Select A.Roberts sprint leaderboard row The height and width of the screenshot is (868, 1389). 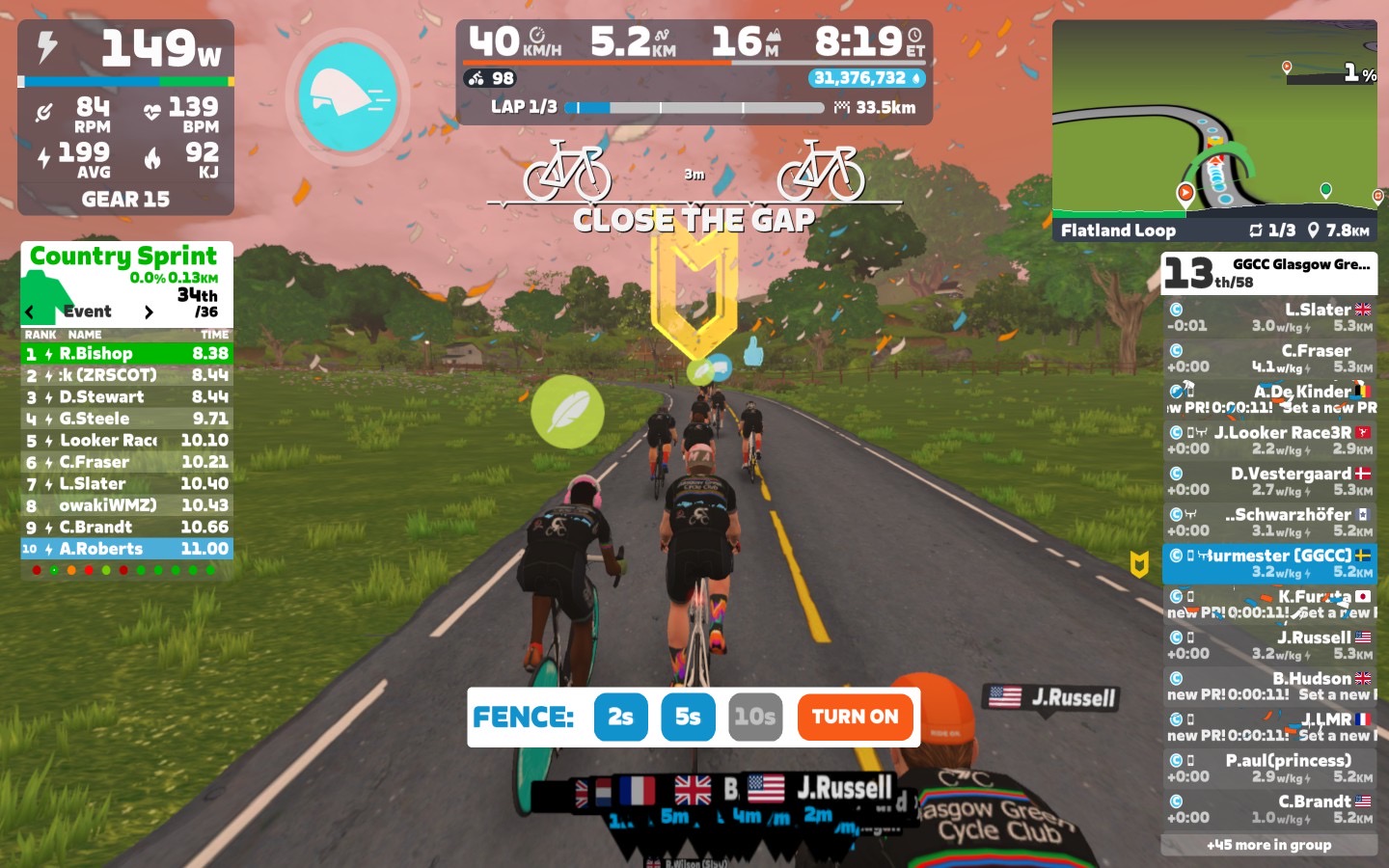pyautogui.click(x=126, y=549)
